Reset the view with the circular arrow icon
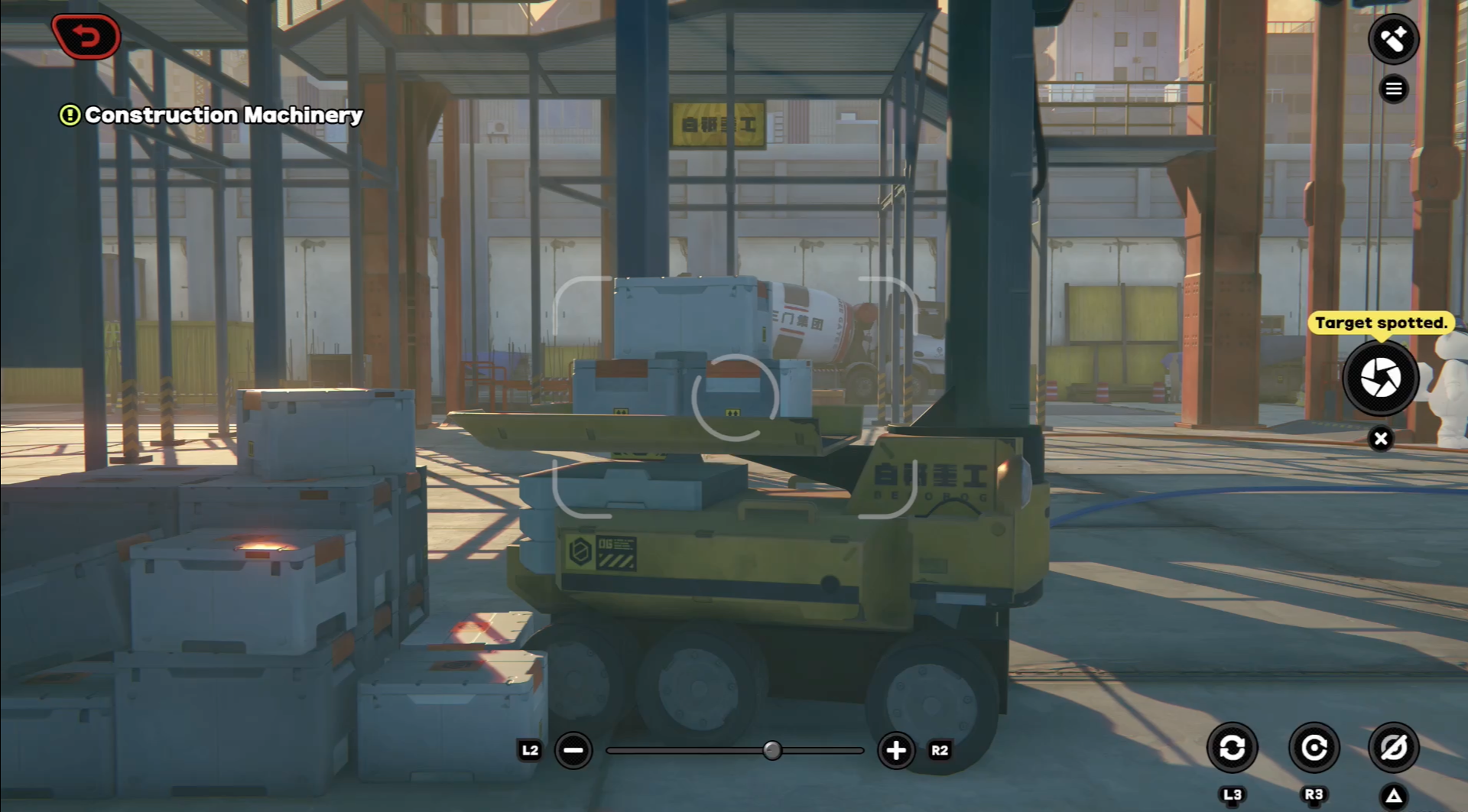 [1314, 747]
